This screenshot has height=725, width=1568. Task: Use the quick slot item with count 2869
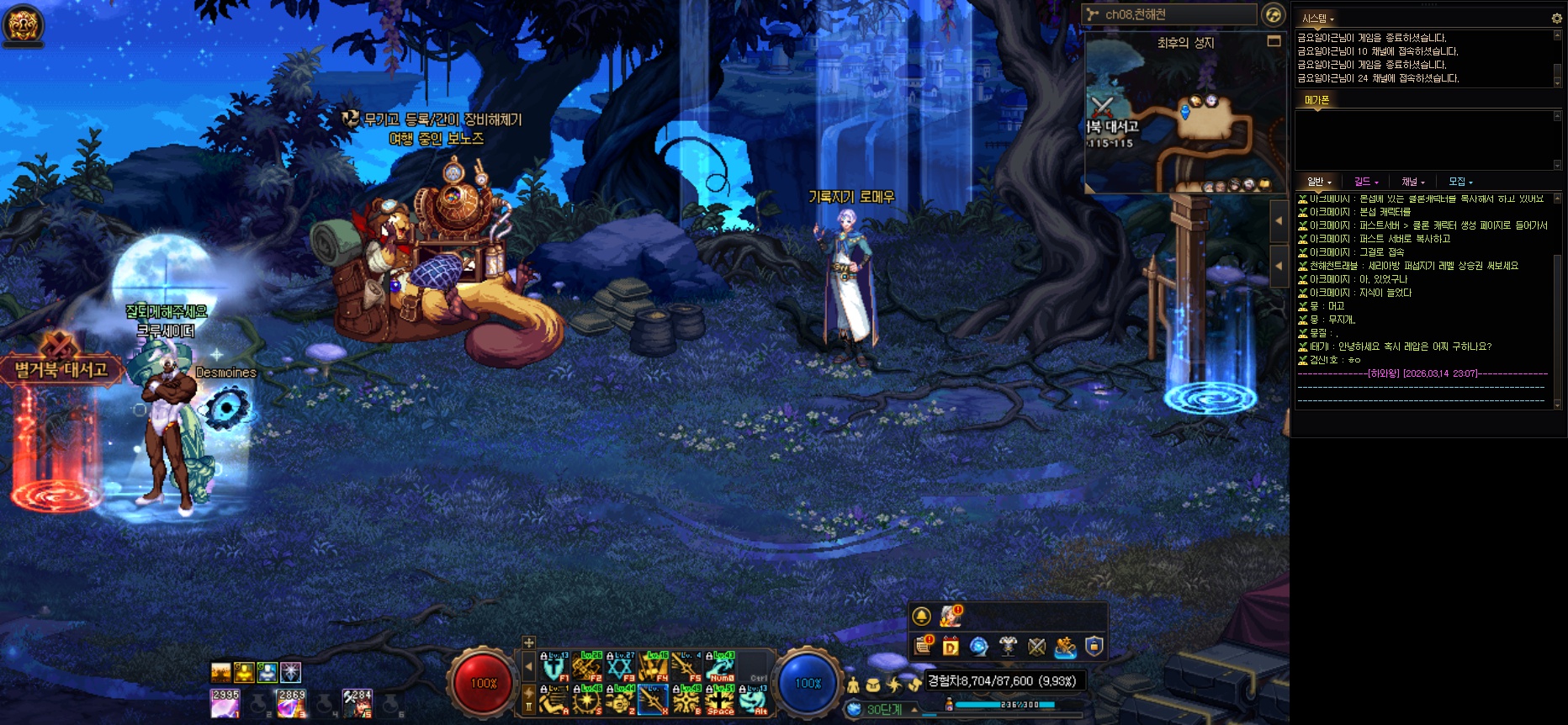click(x=291, y=703)
